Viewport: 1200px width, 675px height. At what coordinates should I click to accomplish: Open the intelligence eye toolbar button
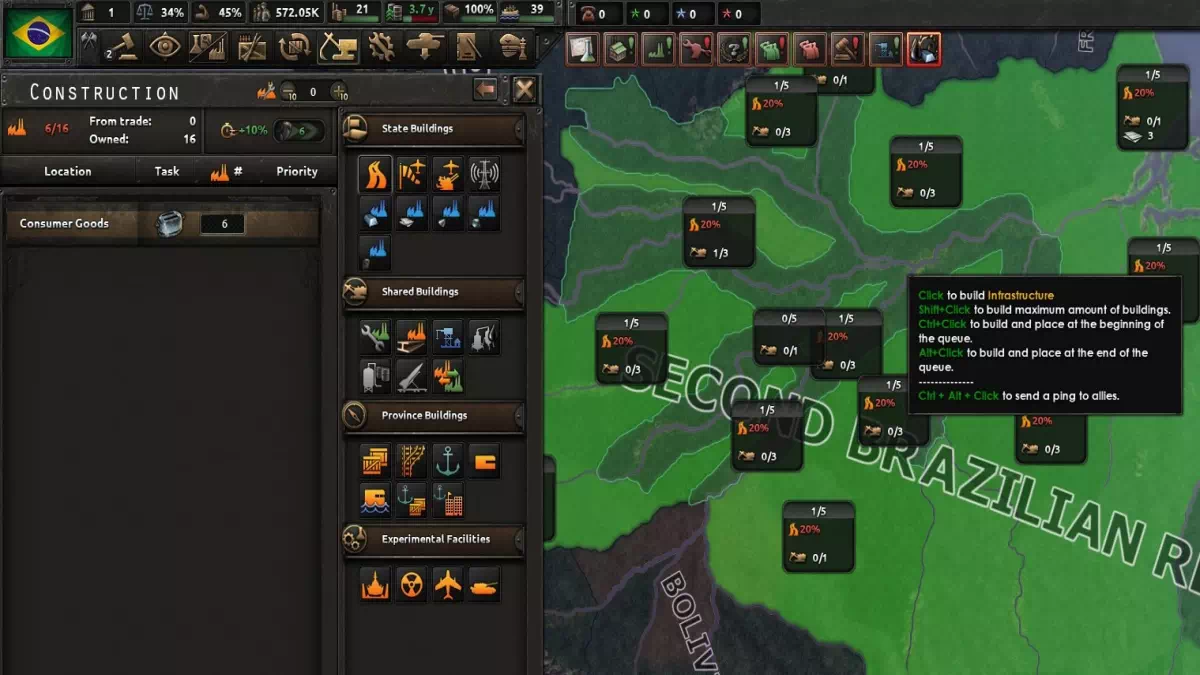(x=164, y=46)
